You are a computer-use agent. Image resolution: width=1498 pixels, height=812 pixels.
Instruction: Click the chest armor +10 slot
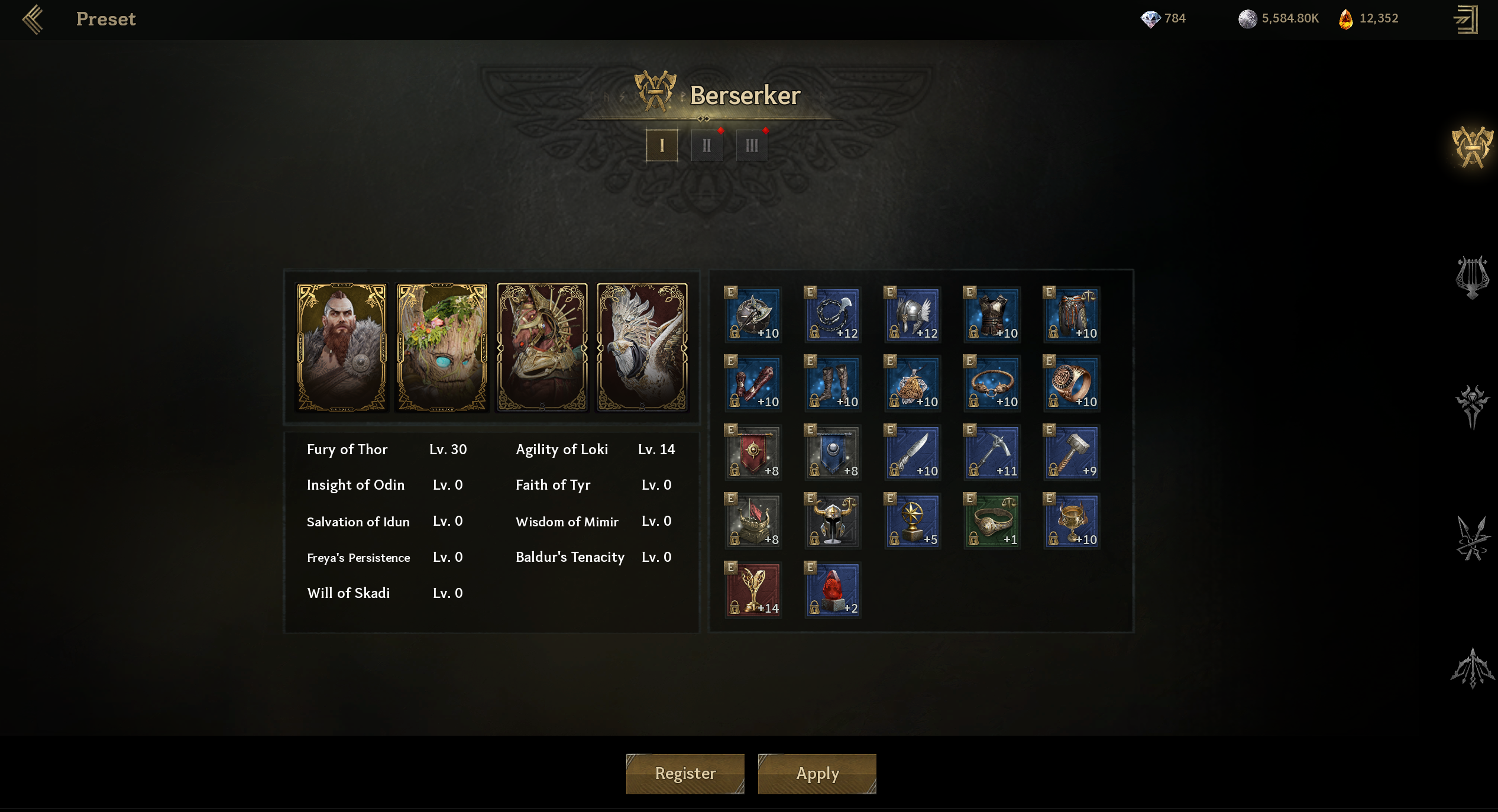[x=992, y=315]
